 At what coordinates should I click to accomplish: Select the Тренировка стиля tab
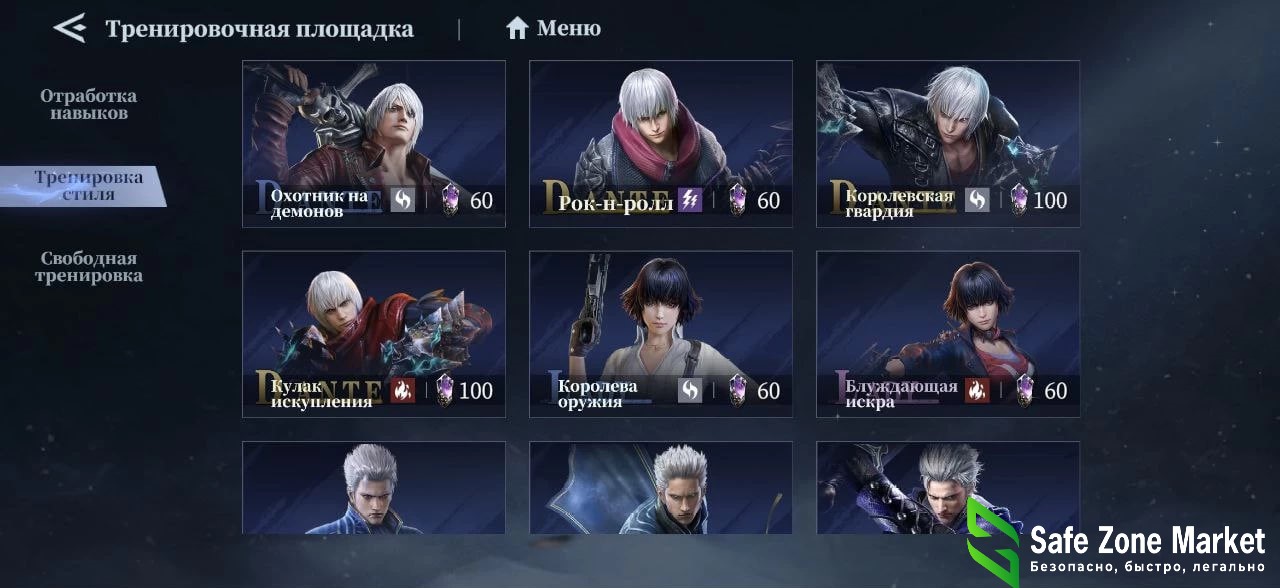88,186
